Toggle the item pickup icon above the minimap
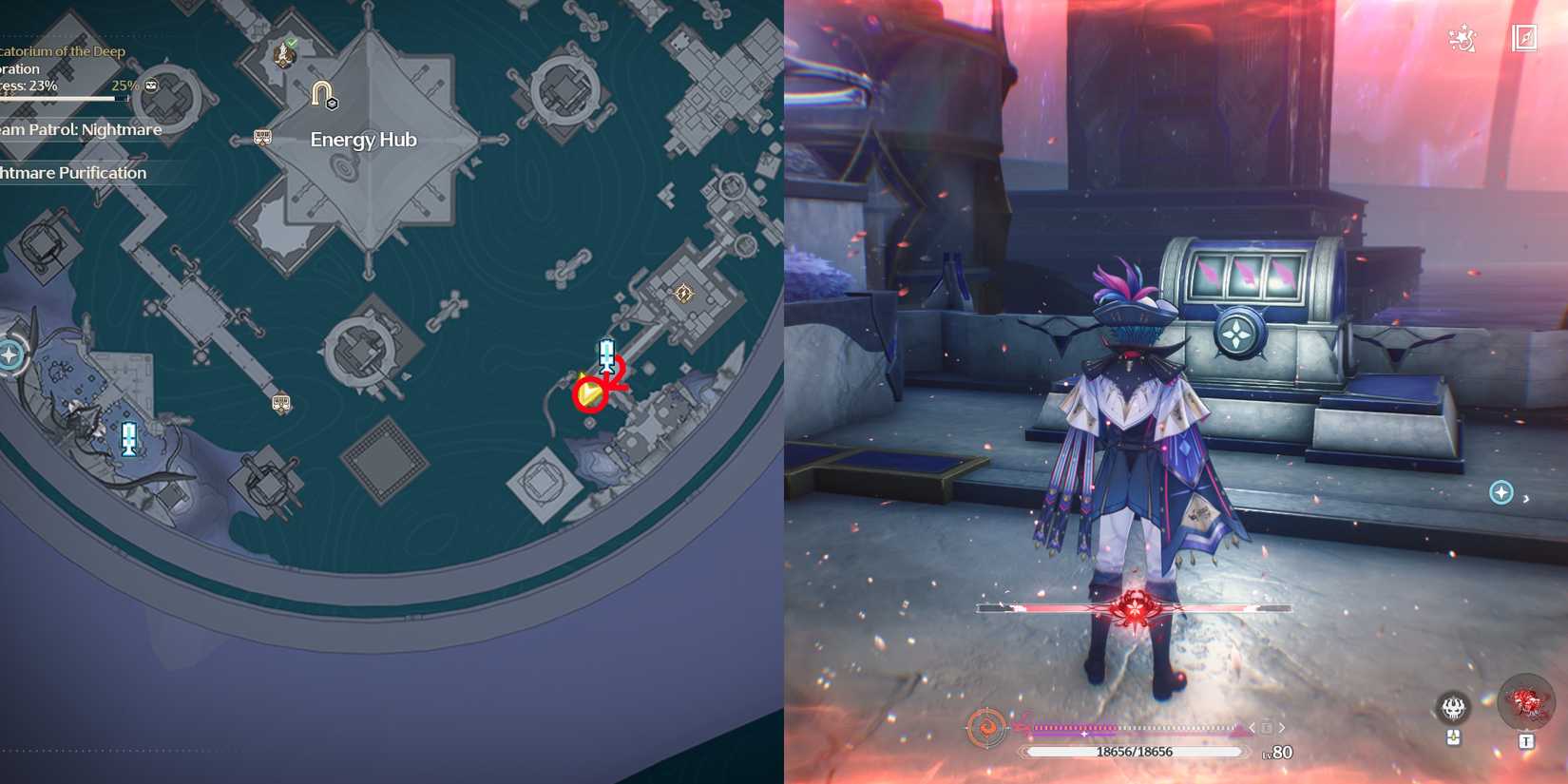Screen dimensions: 1568x784 click(x=1454, y=737)
